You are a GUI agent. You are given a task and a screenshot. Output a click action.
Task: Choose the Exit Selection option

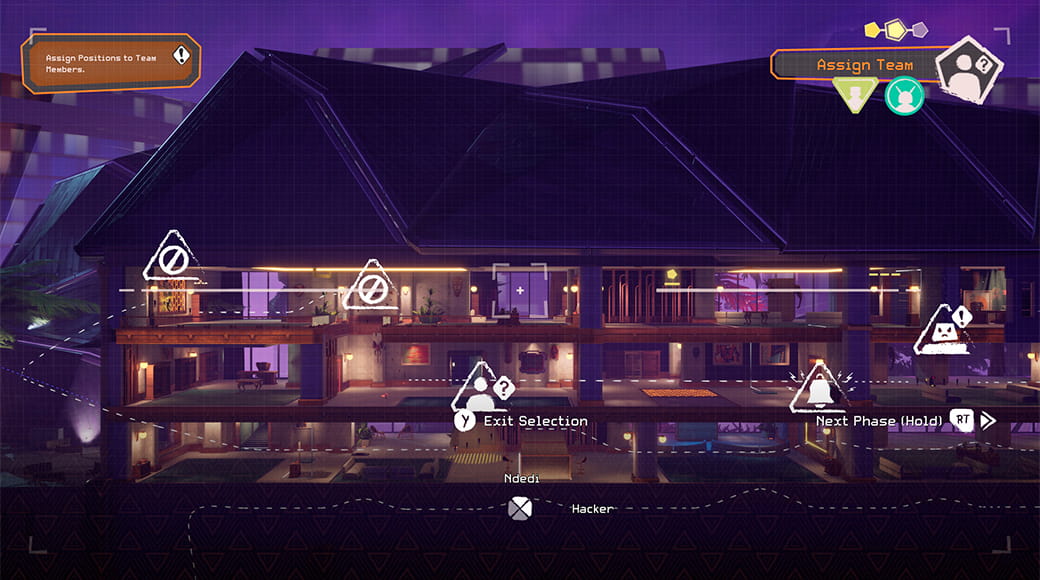click(522, 421)
